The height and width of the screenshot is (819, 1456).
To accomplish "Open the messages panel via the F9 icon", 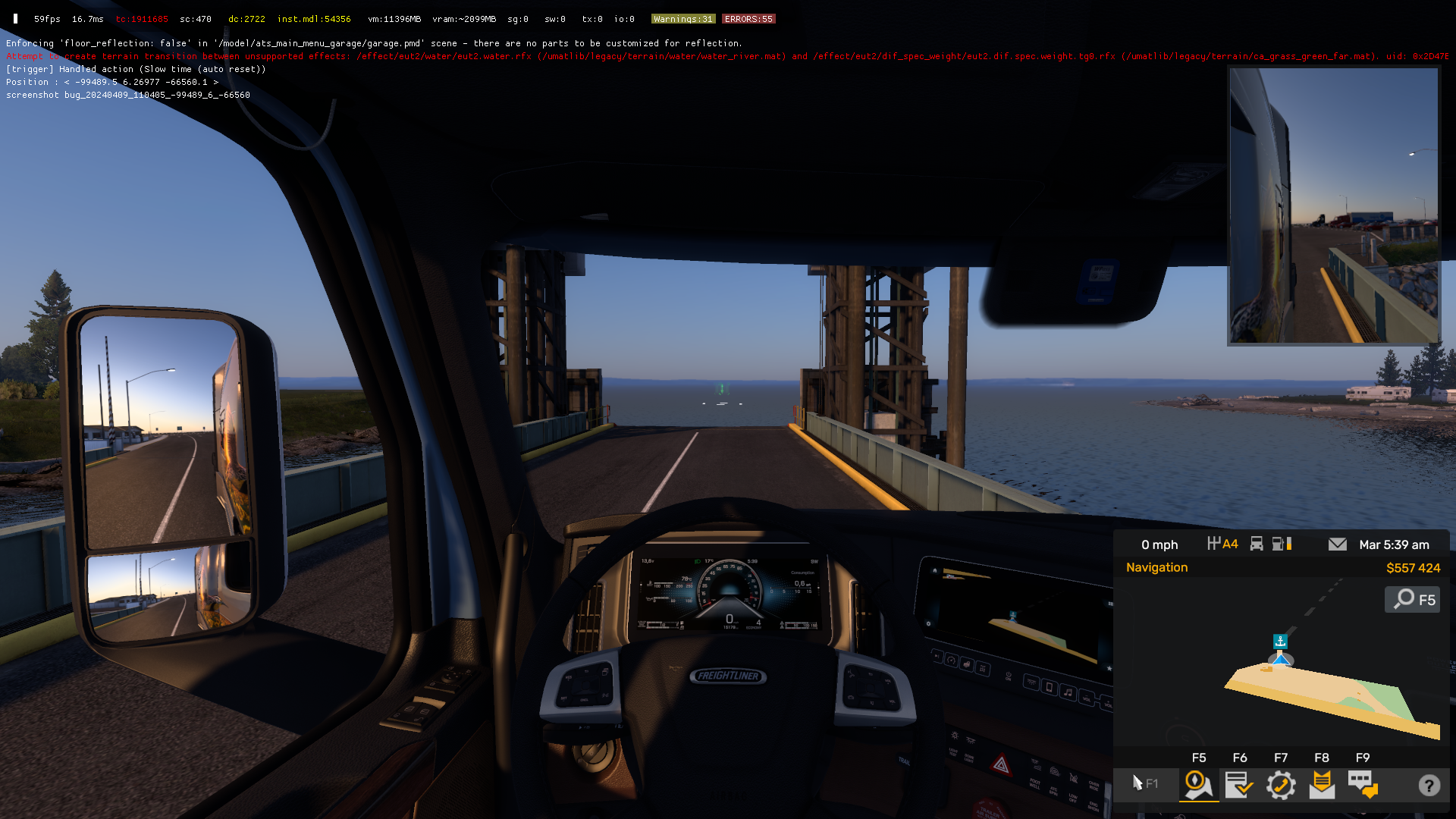I will point(1363,786).
